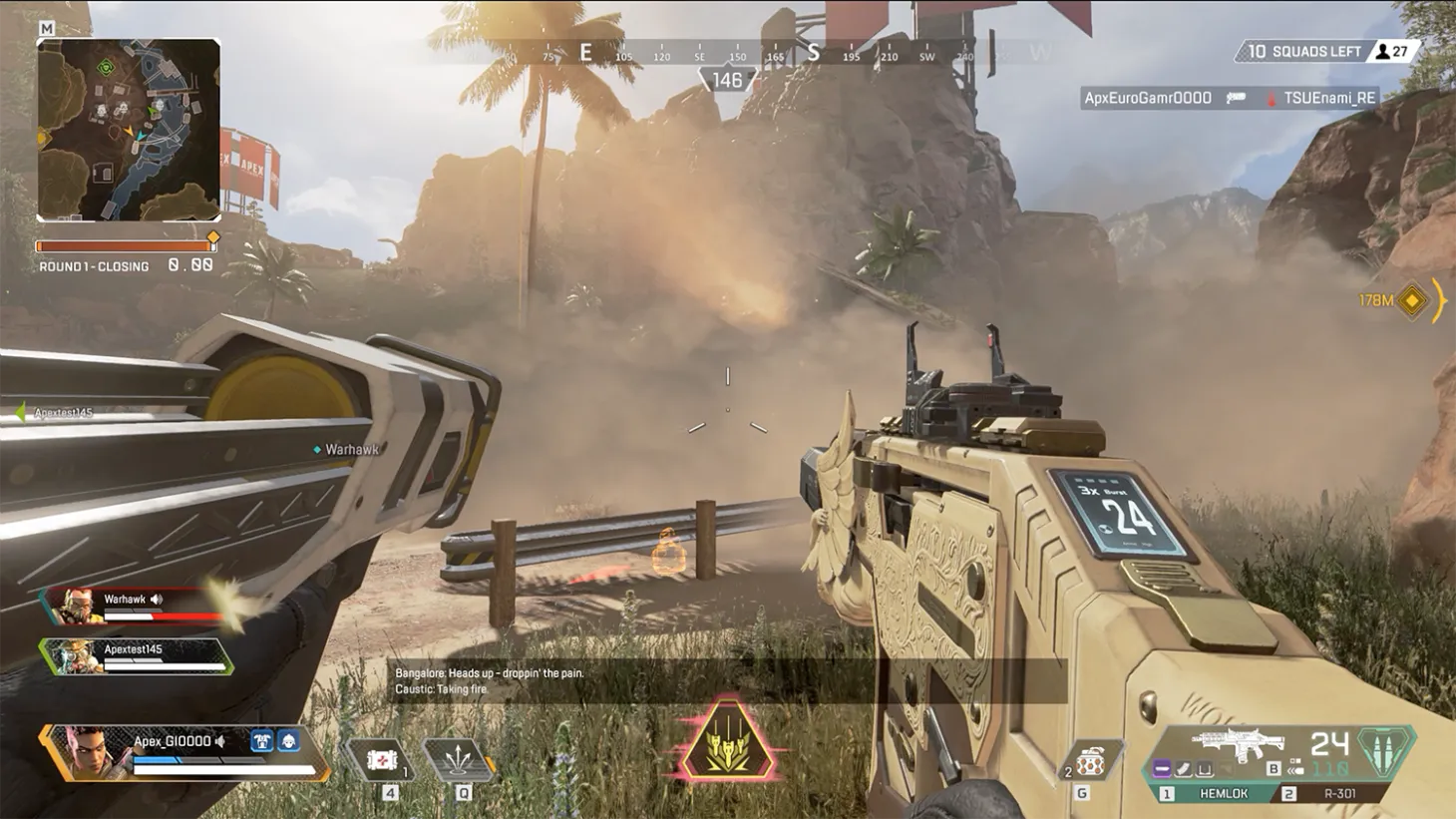
Task: Expand the squad count player icon
Action: 1384,51
